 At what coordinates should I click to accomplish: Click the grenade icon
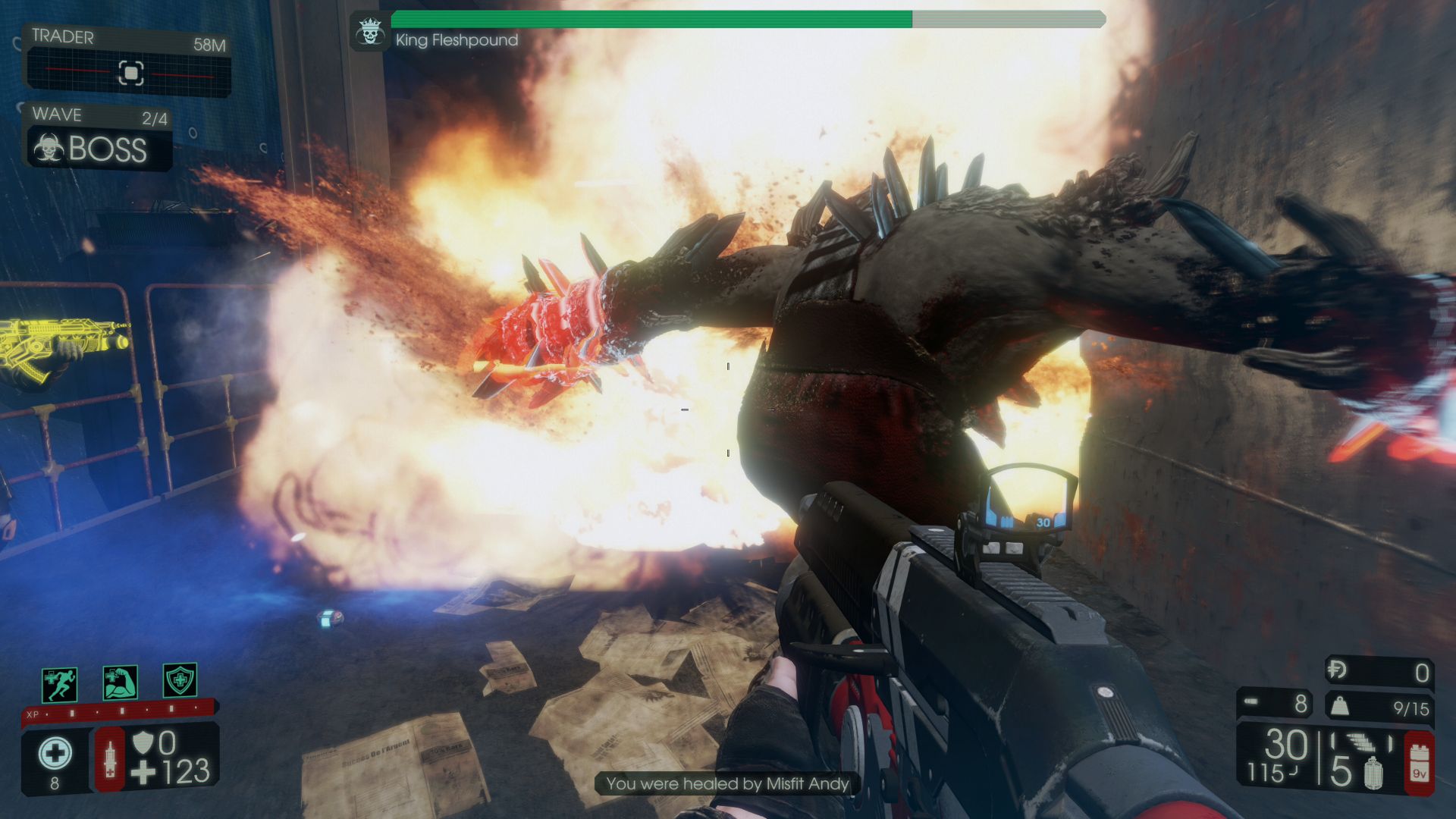tap(1373, 773)
